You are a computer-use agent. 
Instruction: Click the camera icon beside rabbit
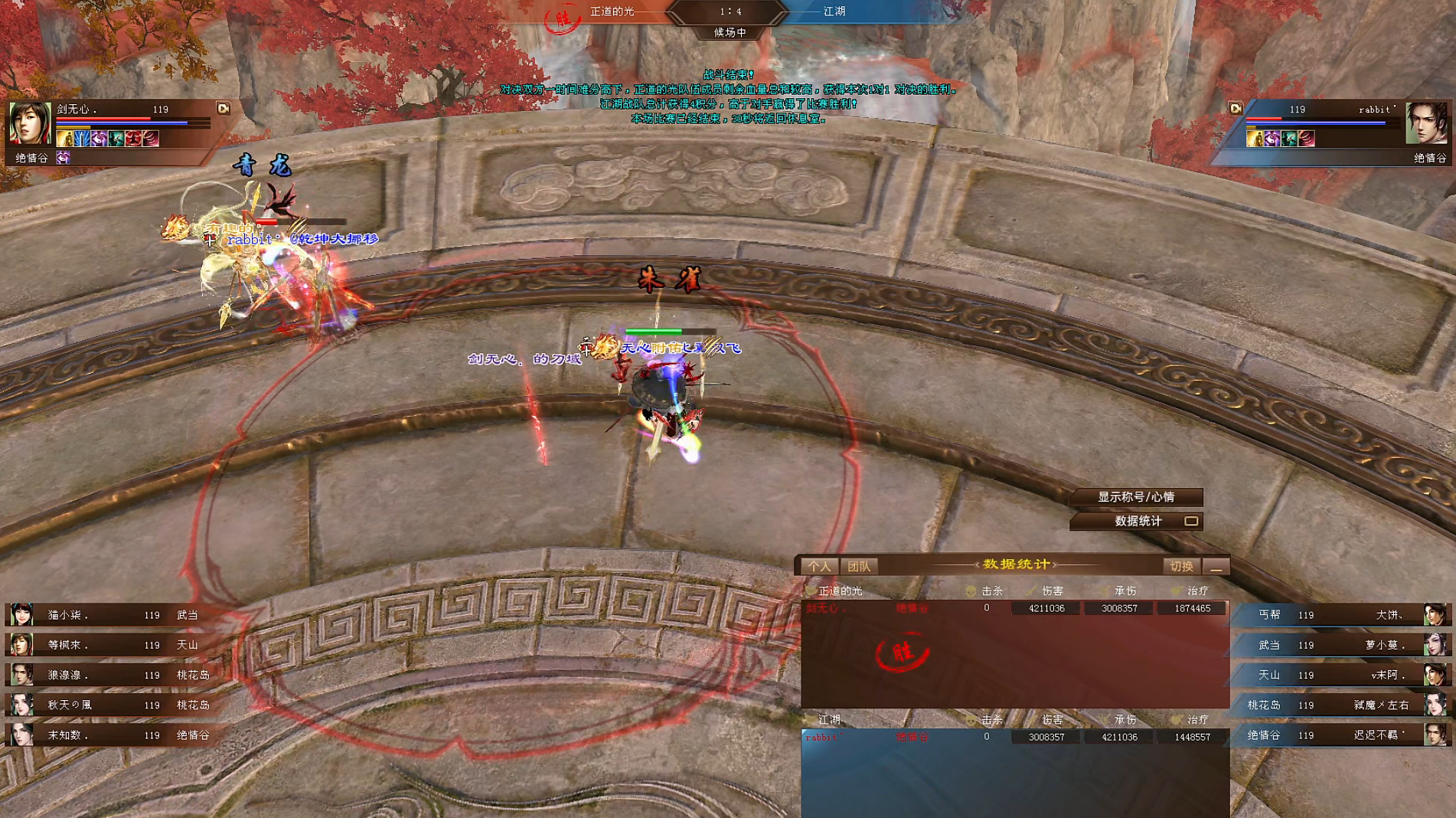pyautogui.click(x=1236, y=109)
